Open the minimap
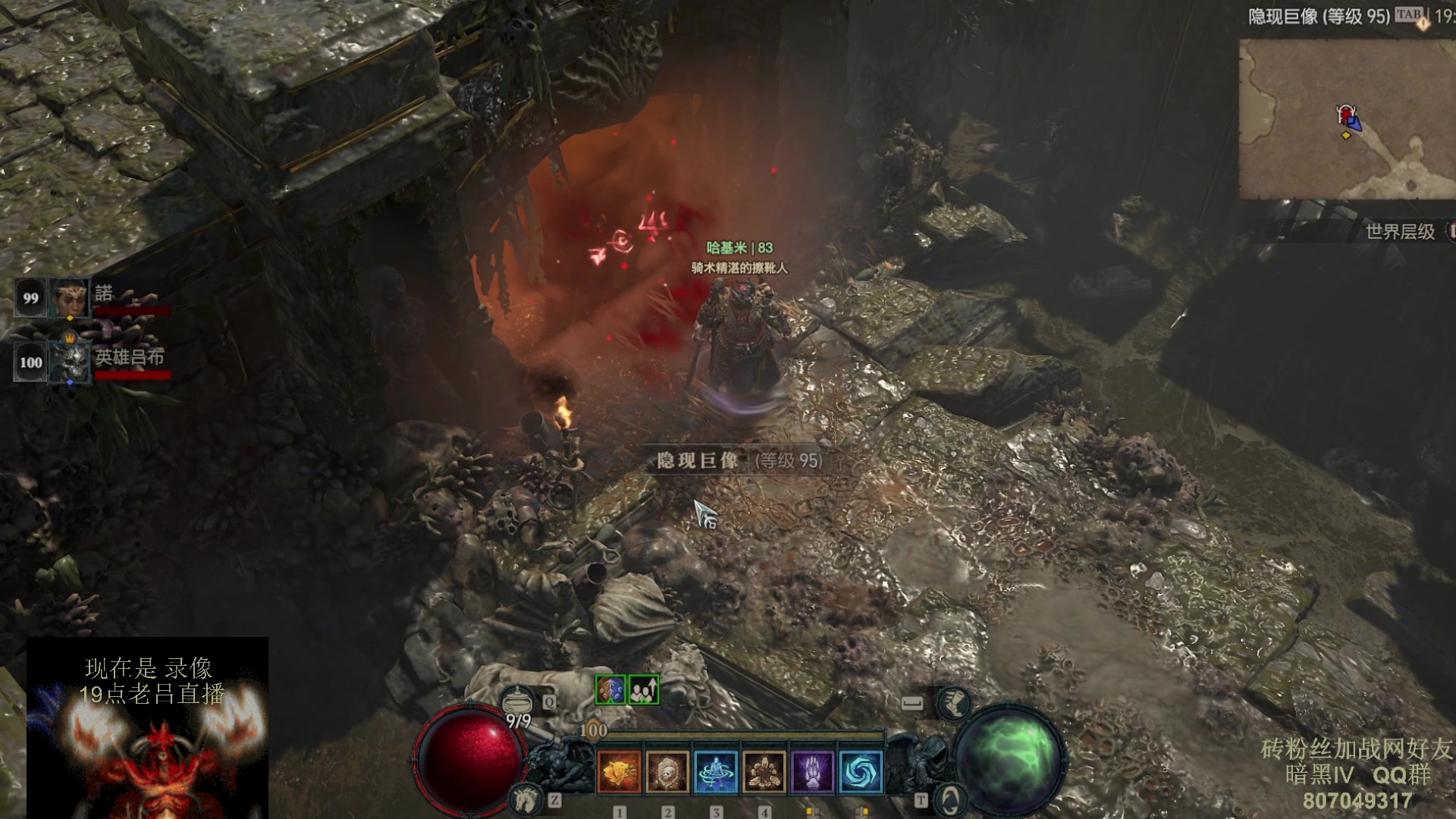Screen dimensions: 1456x819 [x=1348, y=119]
